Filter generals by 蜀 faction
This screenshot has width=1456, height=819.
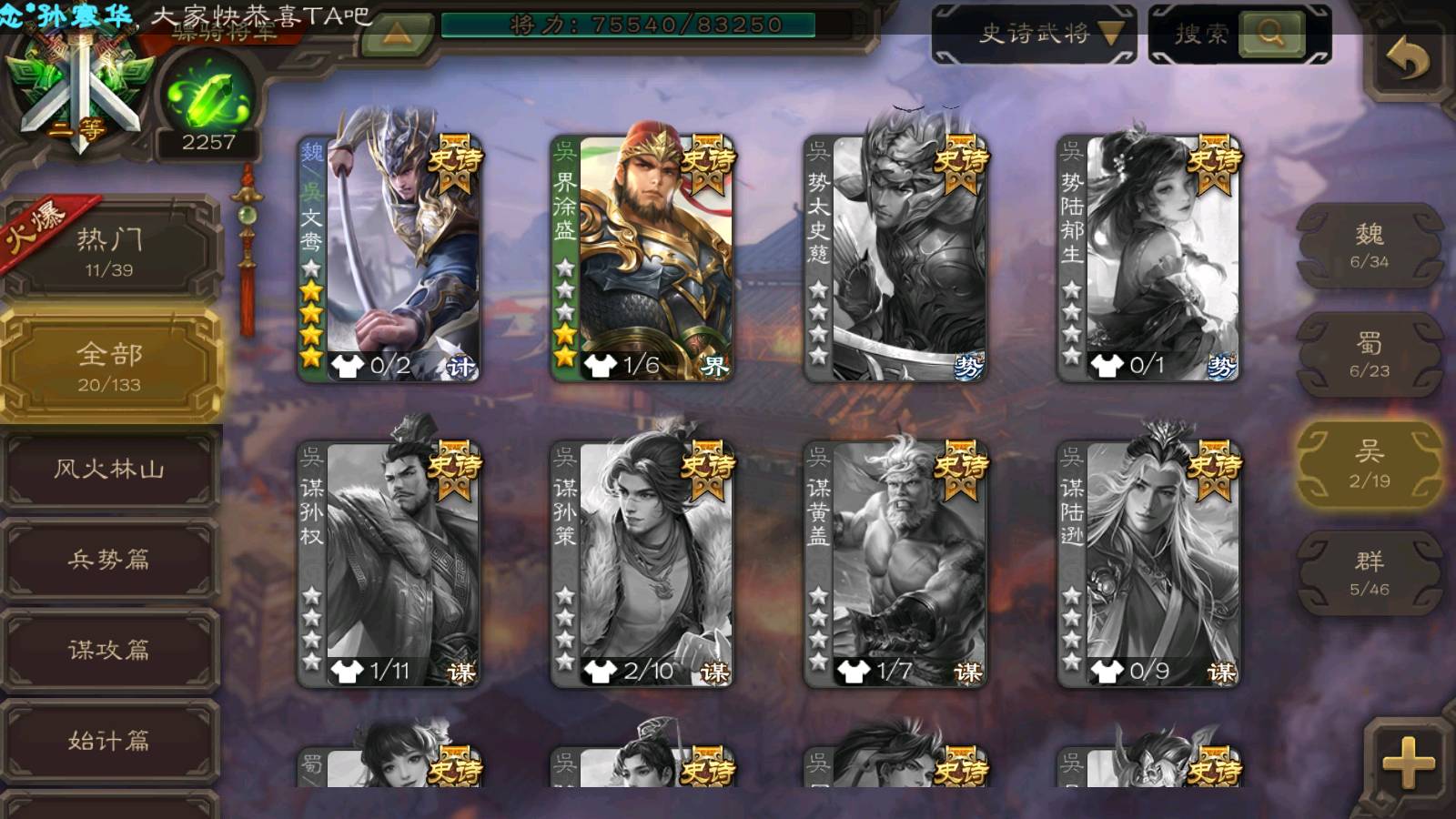click(1369, 355)
